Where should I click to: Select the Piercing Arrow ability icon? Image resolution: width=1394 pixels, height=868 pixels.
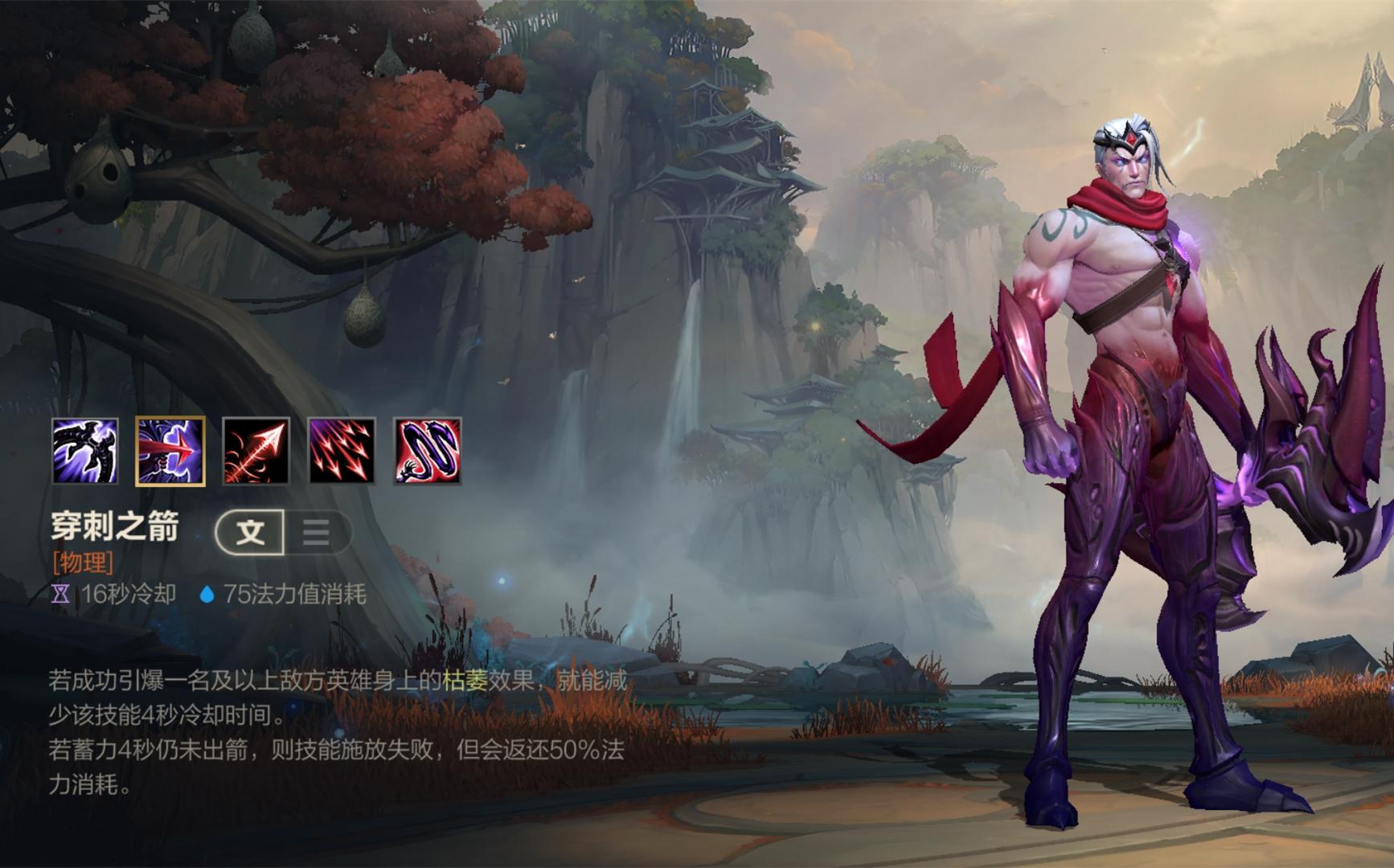pos(170,451)
